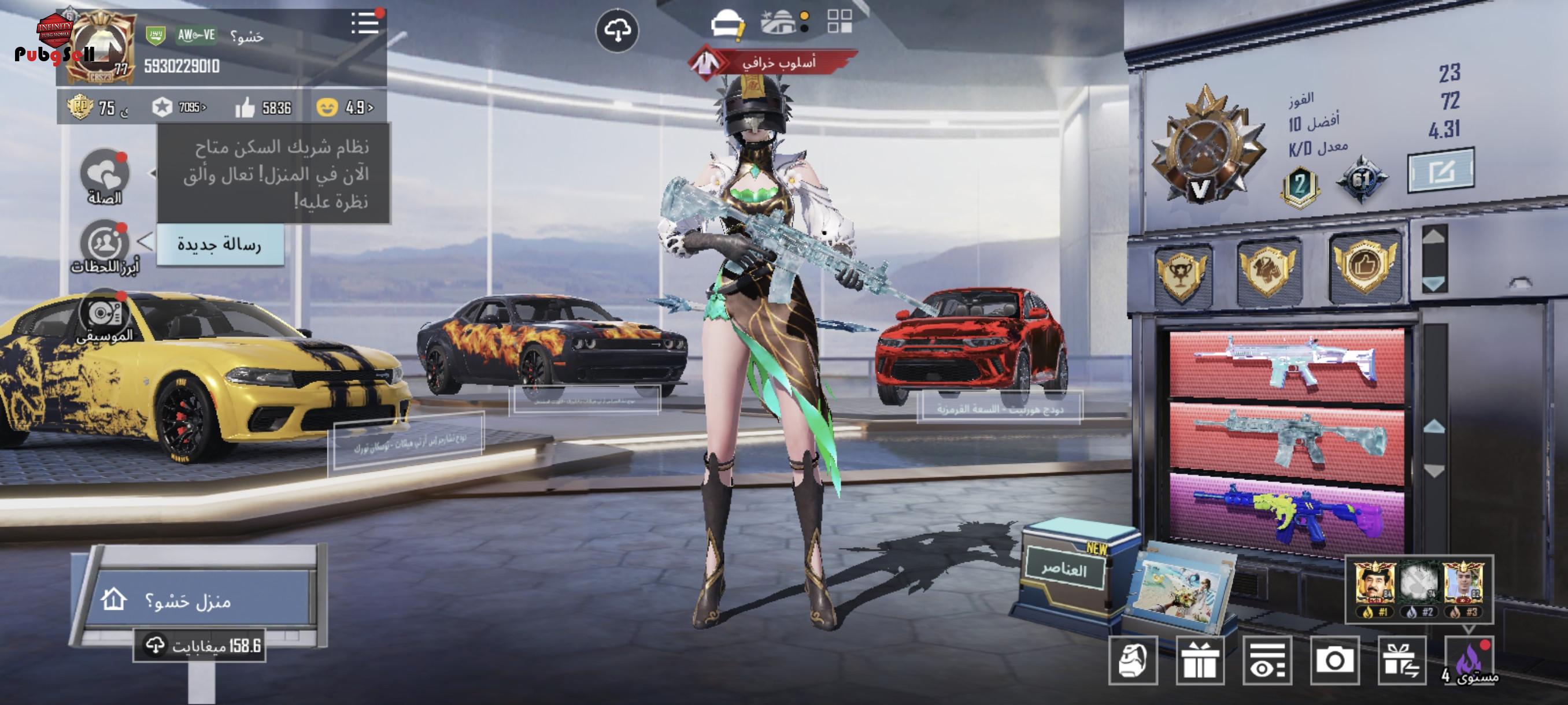The width and height of the screenshot is (1568, 705).
Task: Edit the stats panel
Action: click(1440, 171)
